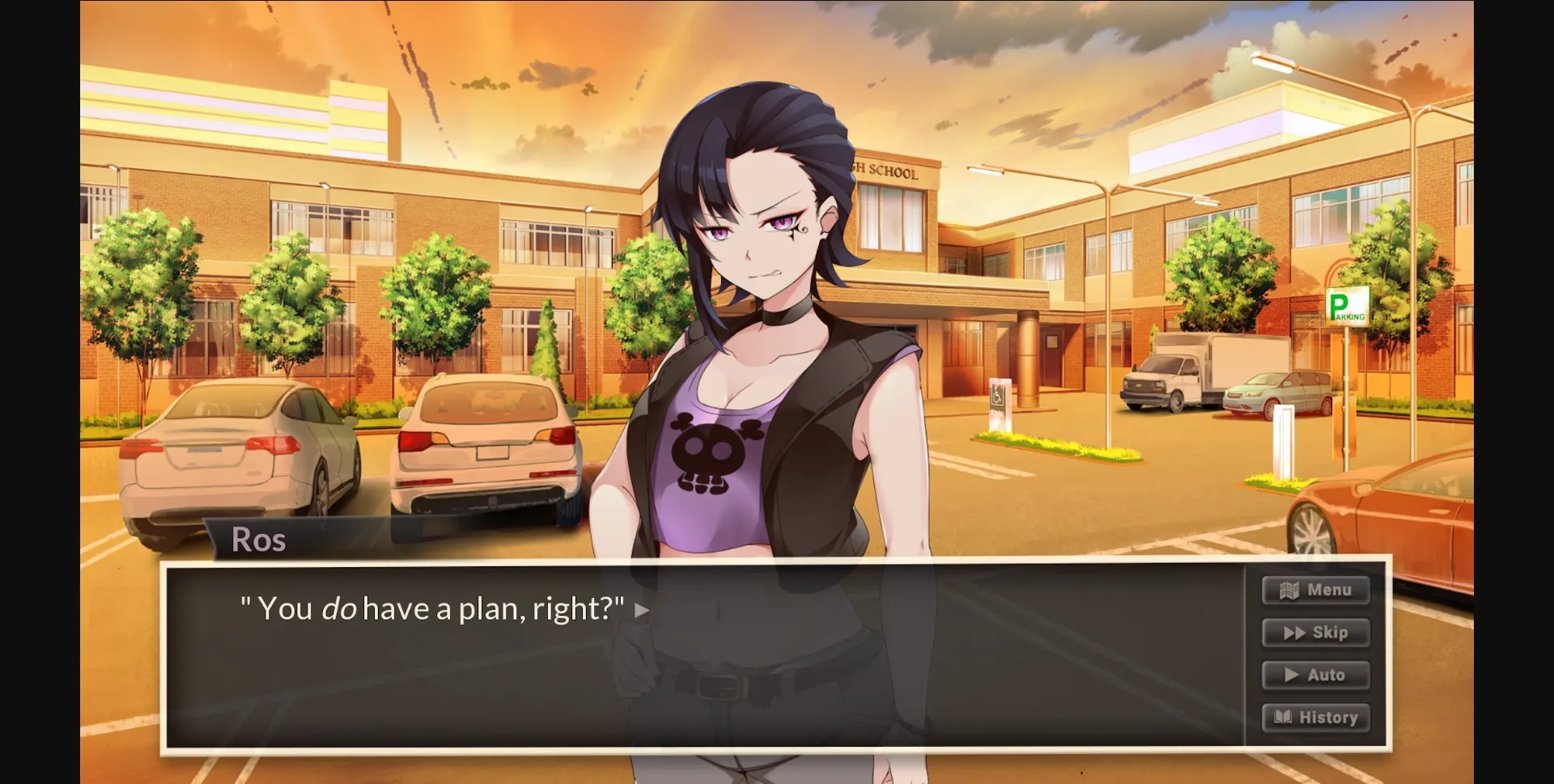Expand the in-game Menu options

point(1315,590)
